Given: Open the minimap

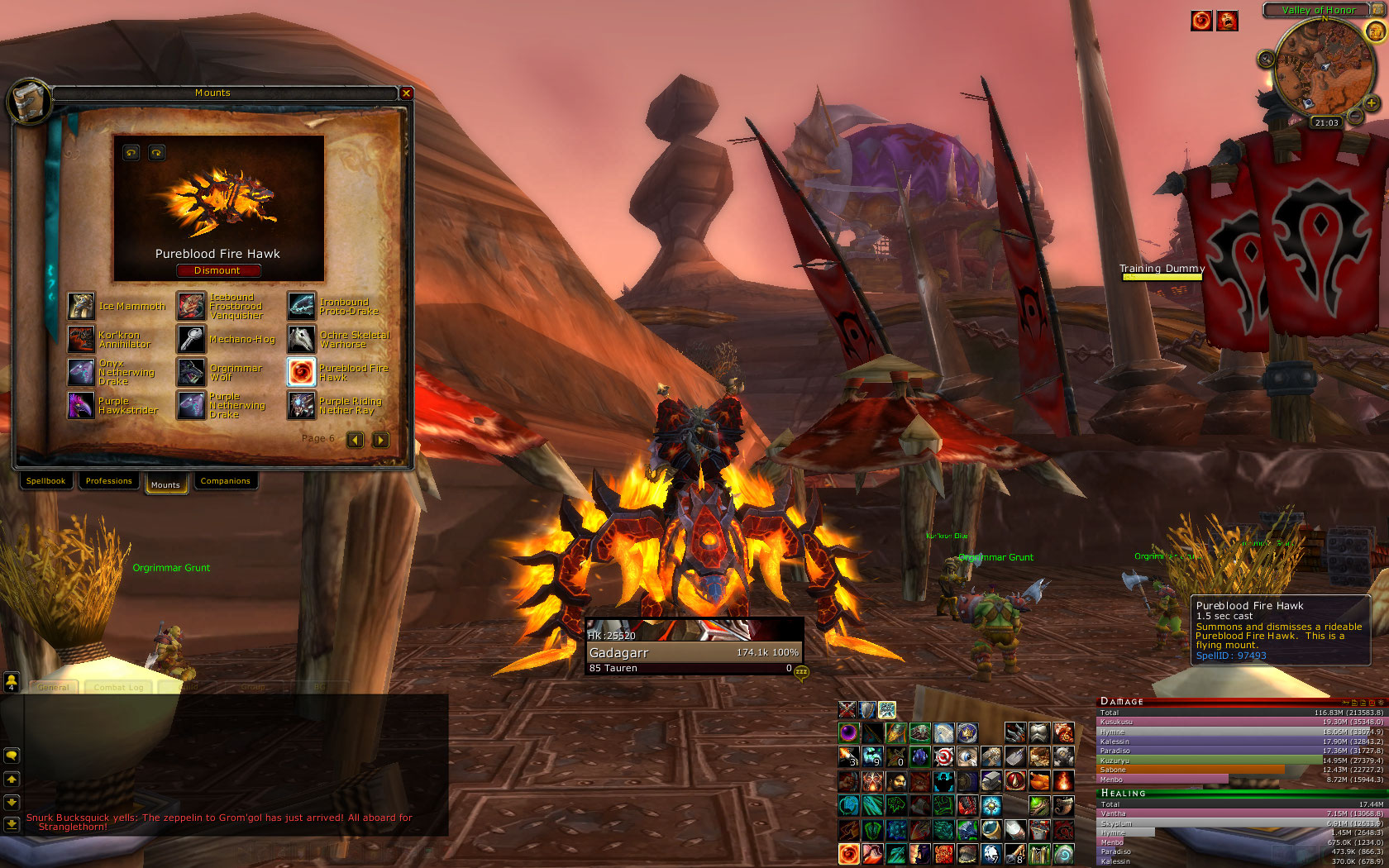Looking at the screenshot, I should coord(1320,66).
